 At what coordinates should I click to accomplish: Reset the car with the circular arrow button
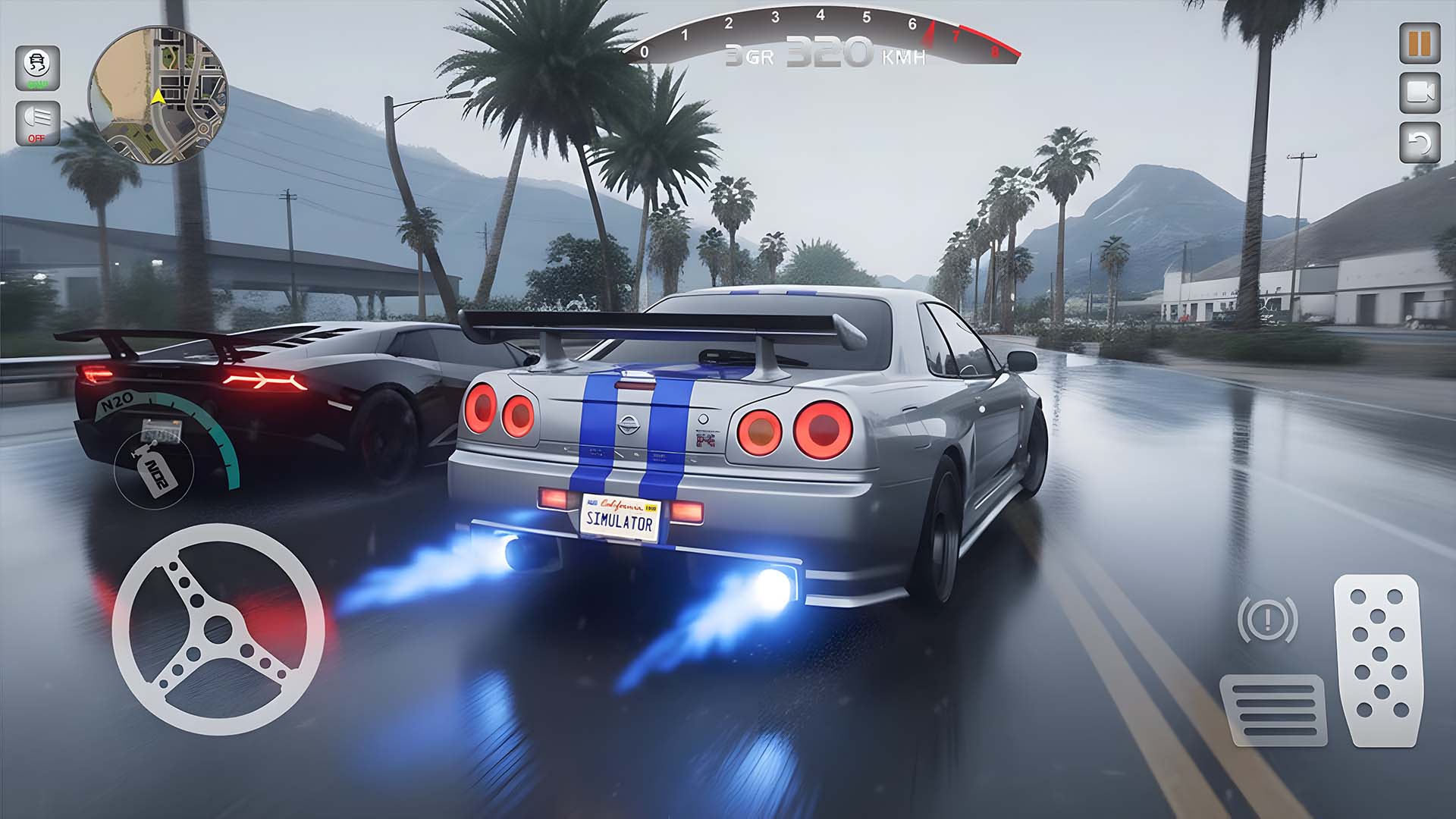1419,142
